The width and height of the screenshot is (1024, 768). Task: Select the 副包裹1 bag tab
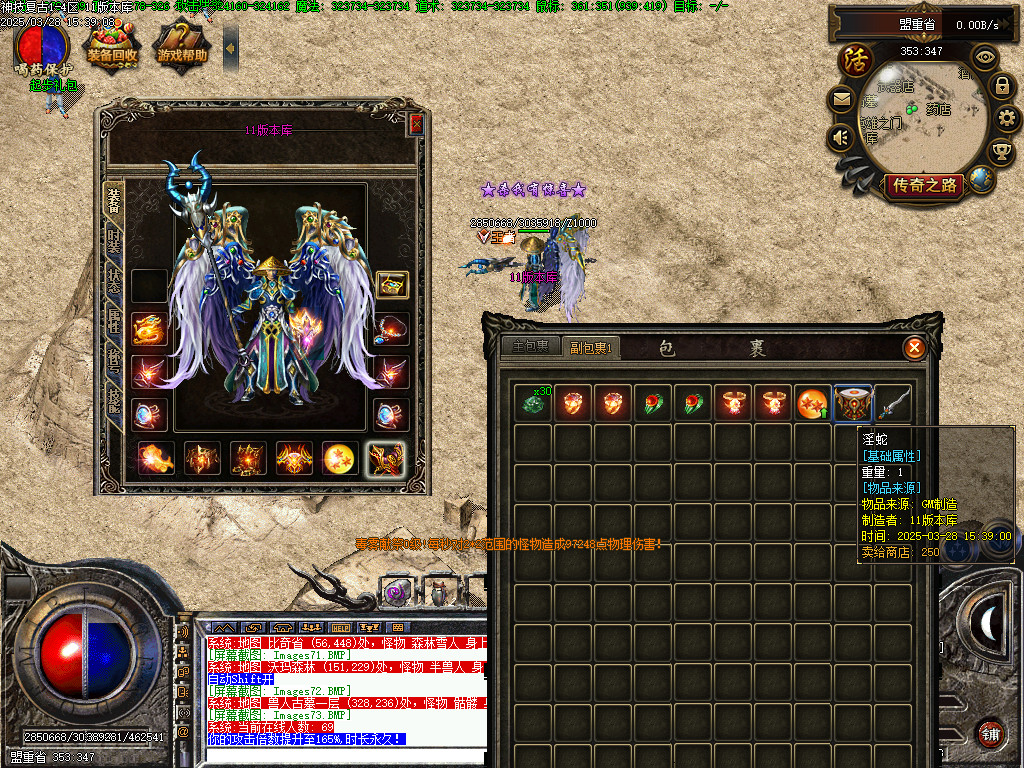590,347
